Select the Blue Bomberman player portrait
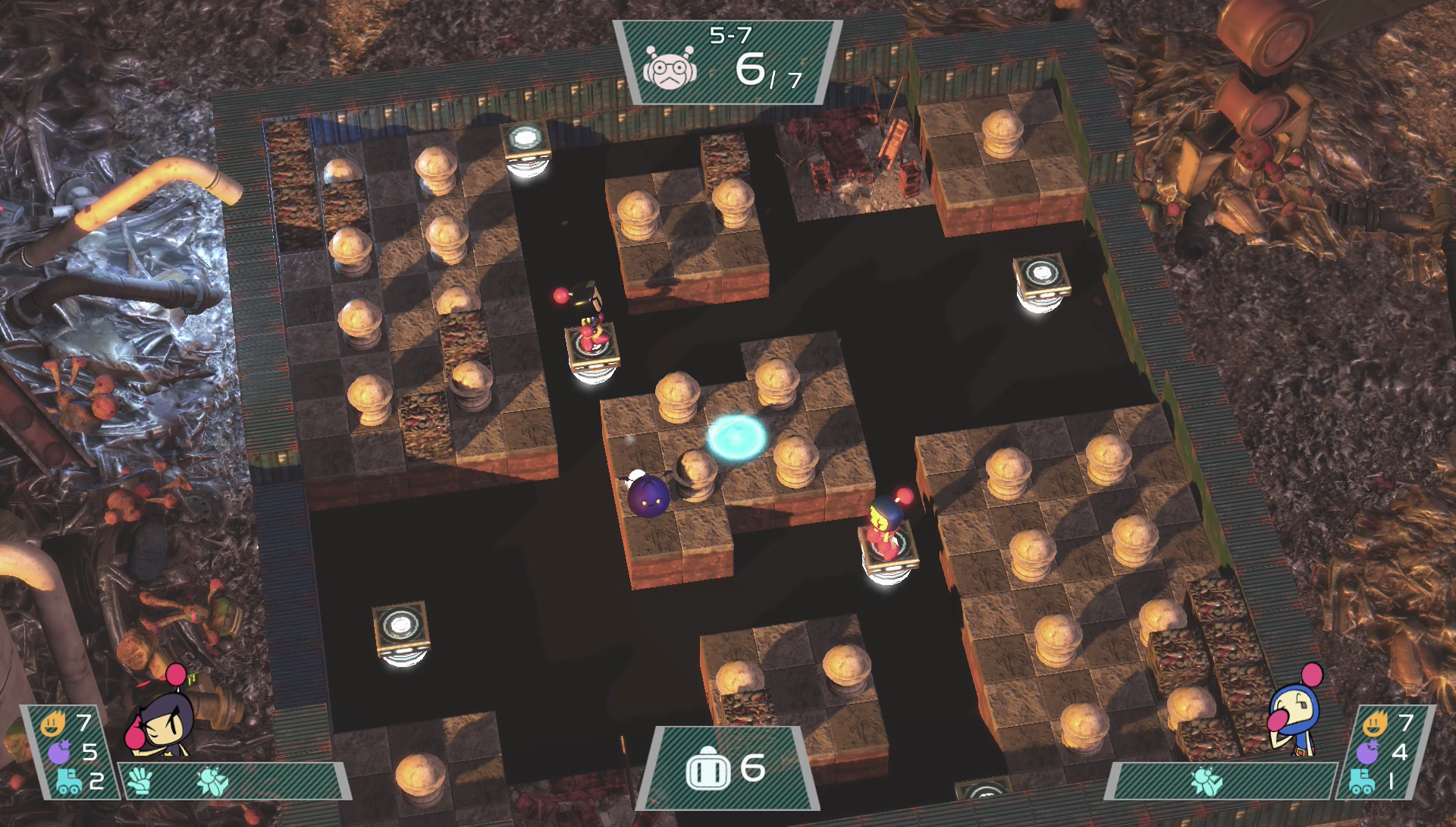1456x827 pixels. 1295,715
